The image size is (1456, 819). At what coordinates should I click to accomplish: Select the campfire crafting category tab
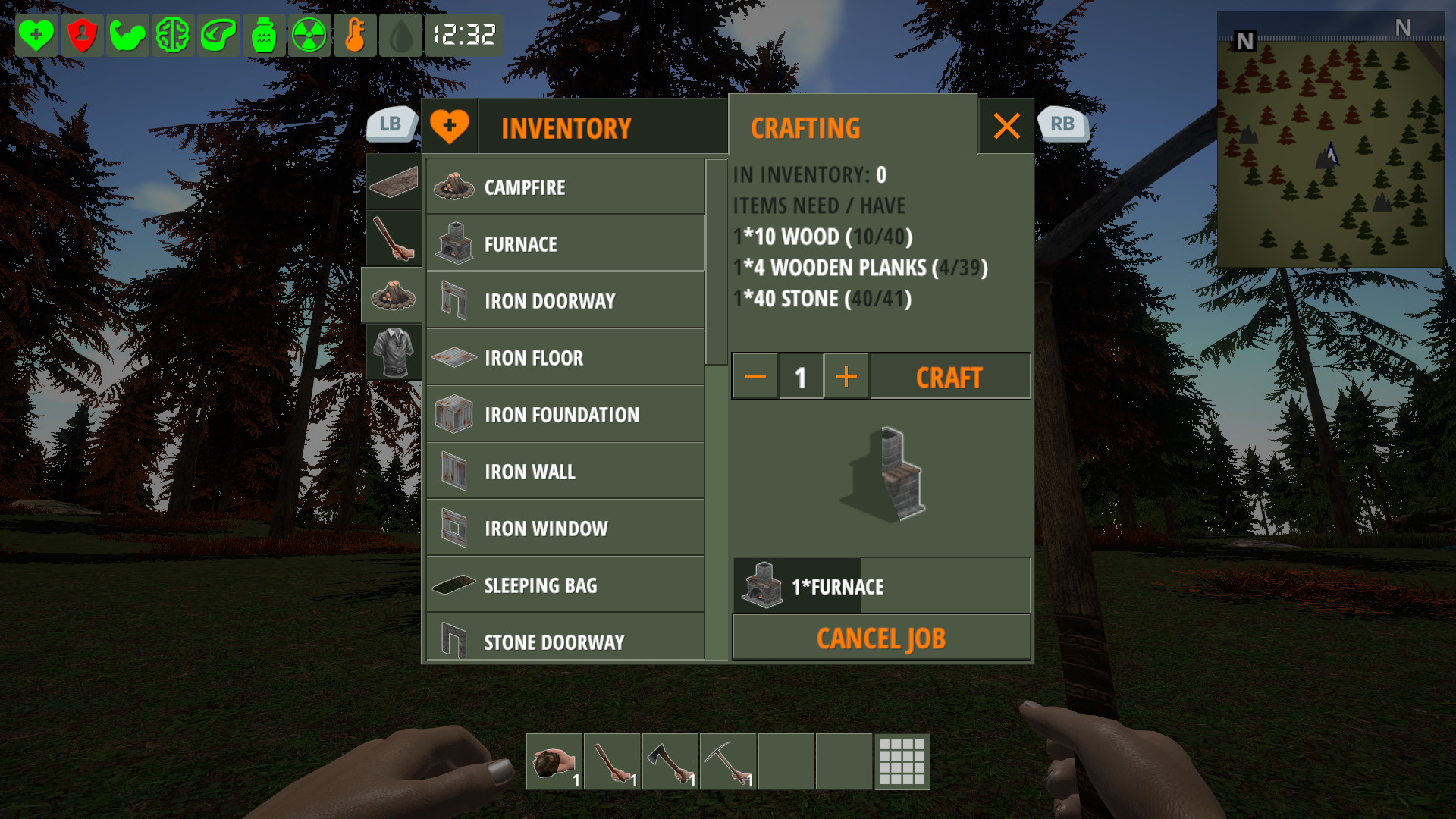pos(392,296)
